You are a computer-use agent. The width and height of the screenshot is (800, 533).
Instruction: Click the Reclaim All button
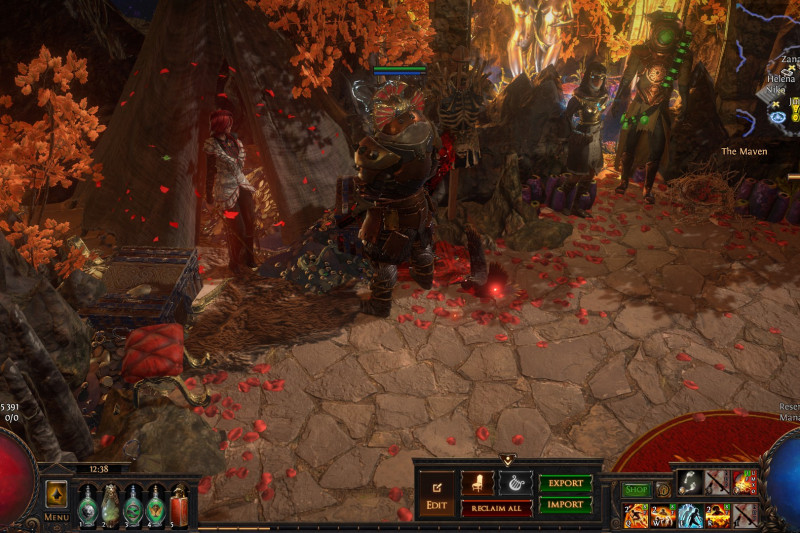[x=496, y=509]
